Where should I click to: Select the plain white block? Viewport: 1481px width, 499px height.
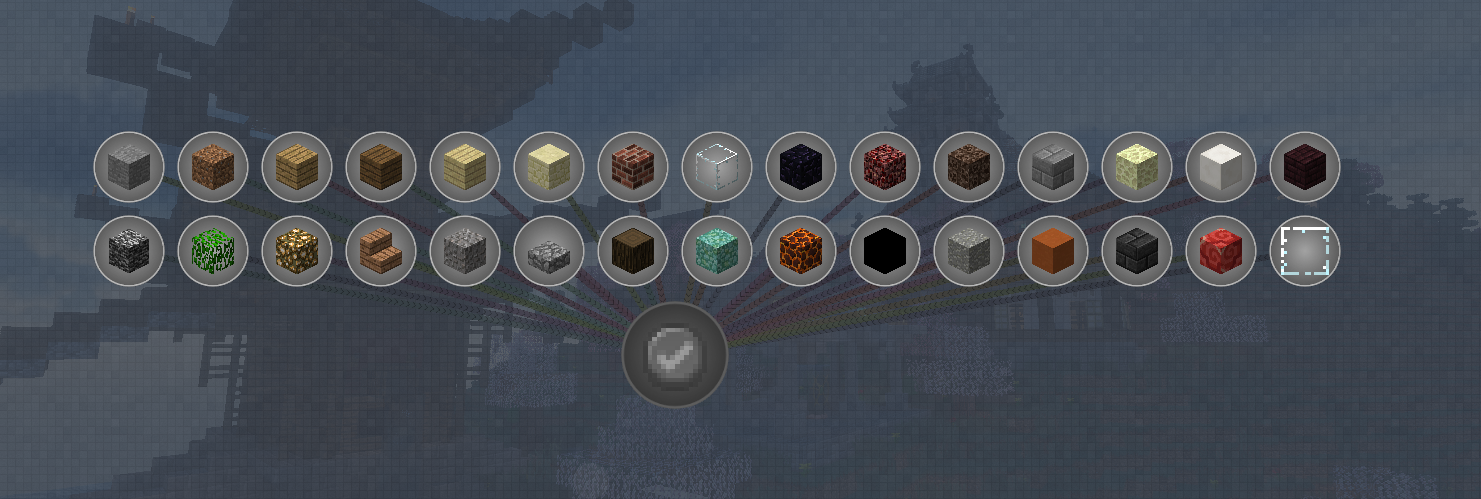point(1221,167)
